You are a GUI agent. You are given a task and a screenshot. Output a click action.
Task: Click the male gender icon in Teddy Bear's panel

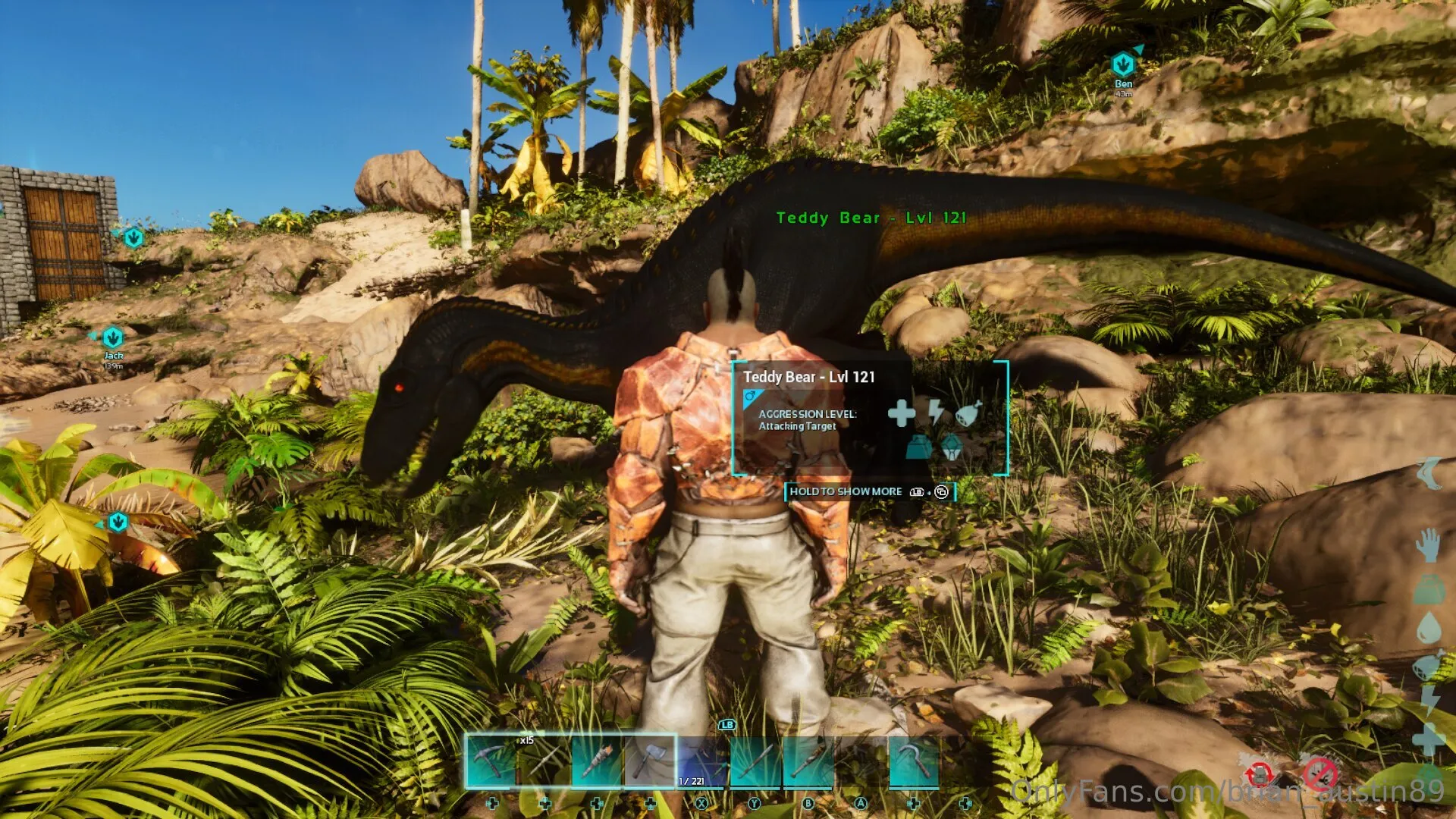tap(751, 397)
